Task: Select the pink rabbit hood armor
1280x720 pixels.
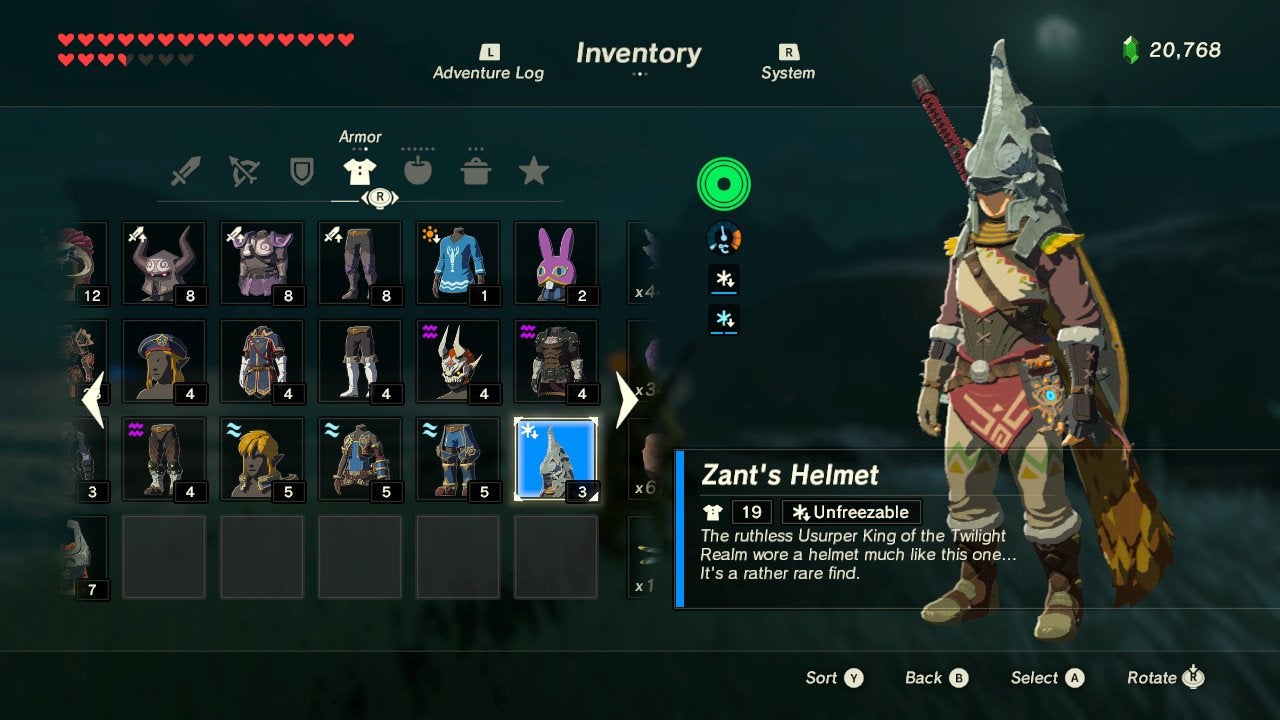Action: point(555,262)
